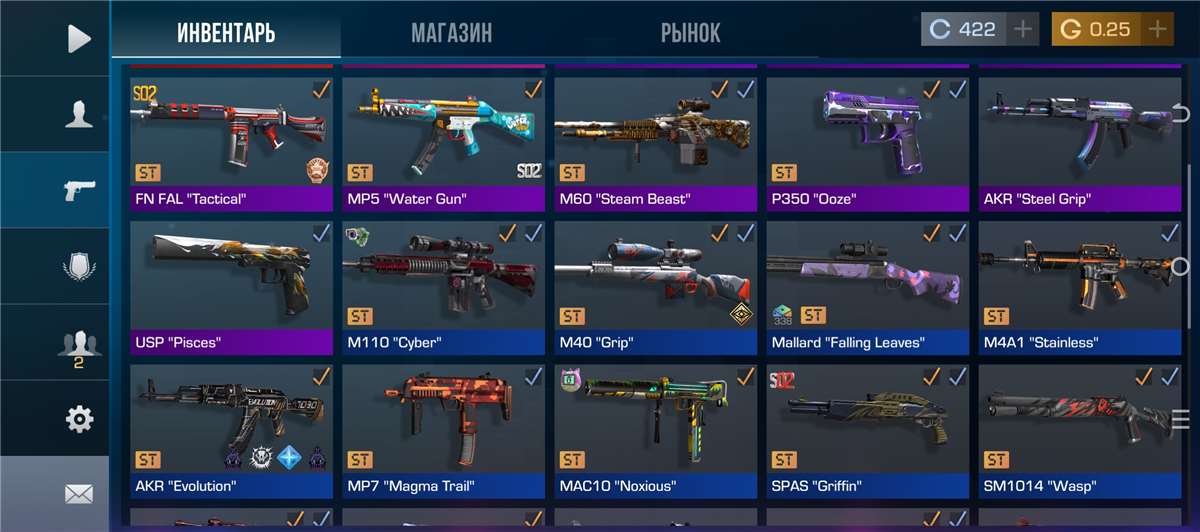The image size is (1200, 532).
Task: Select the SPAS "Griffin" shotgun skin
Action: coord(867,428)
